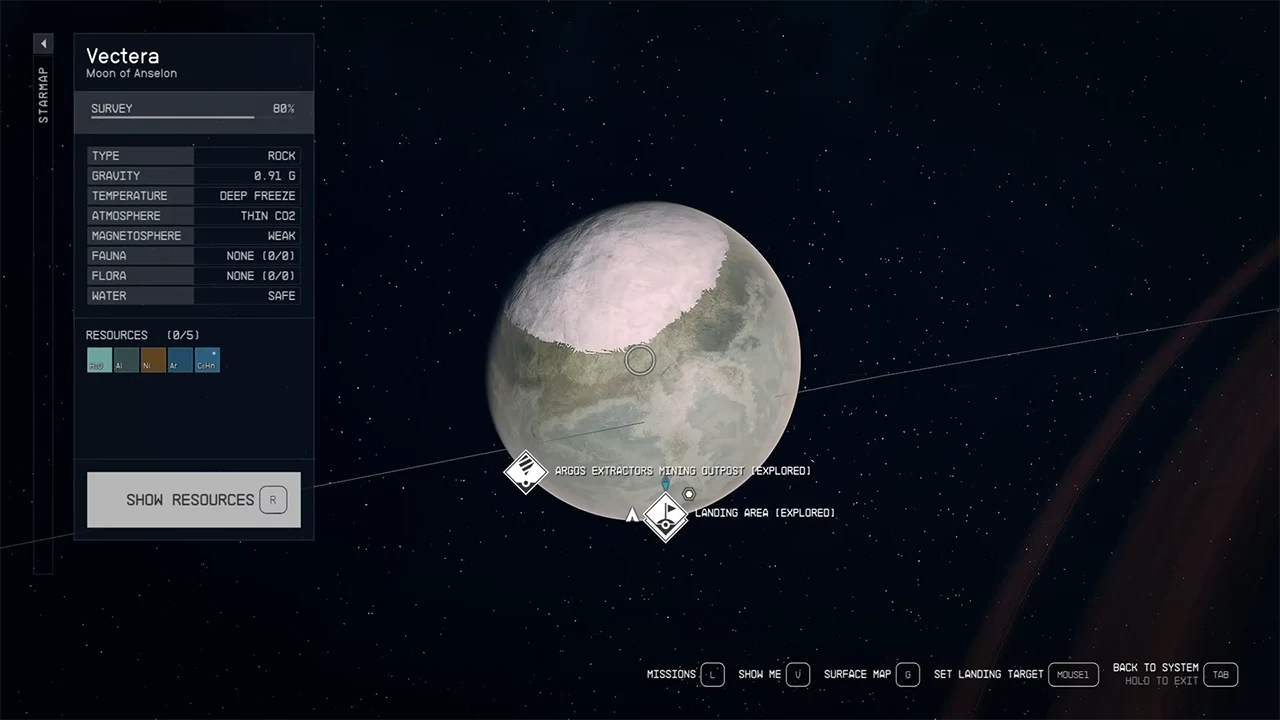The height and width of the screenshot is (720, 1280).
Task: Pick the Al aluminum resource tile
Action: coord(126,360)
